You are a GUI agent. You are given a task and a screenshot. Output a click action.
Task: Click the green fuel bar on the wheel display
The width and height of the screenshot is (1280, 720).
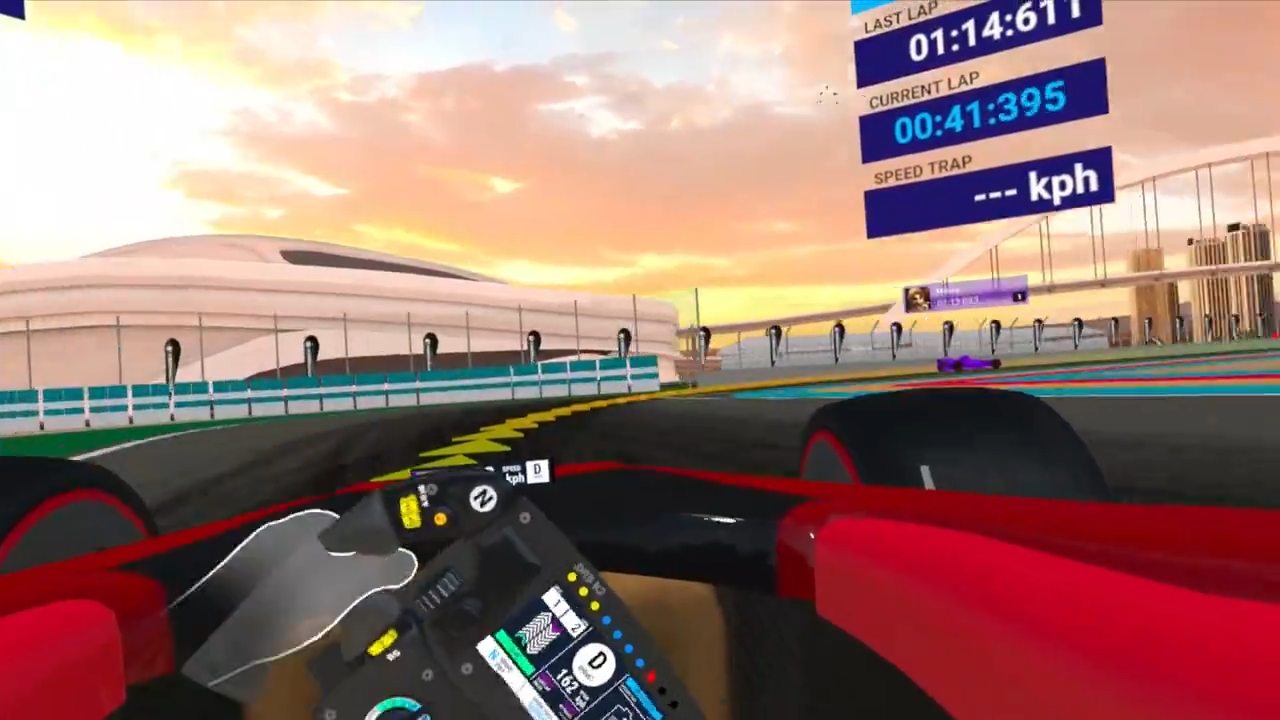tap(514, 654)
